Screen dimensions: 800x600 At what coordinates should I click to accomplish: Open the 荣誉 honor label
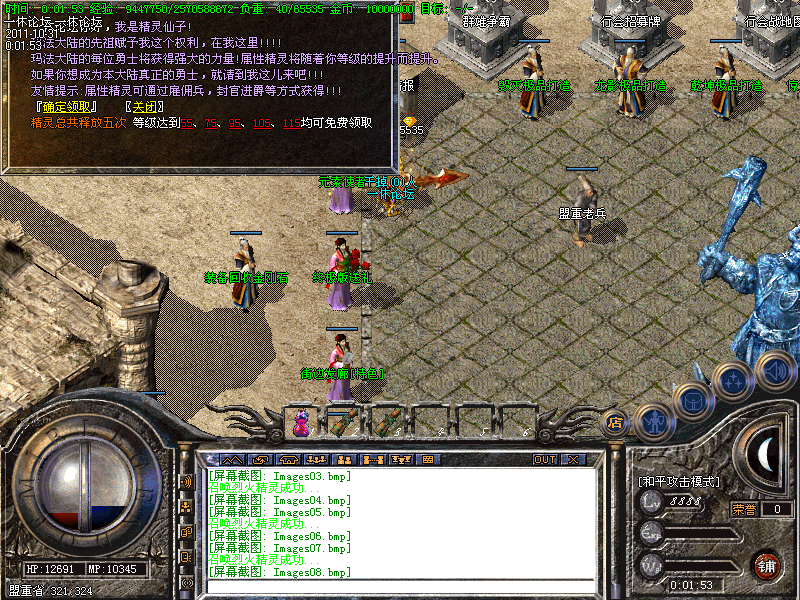point(744,509)
